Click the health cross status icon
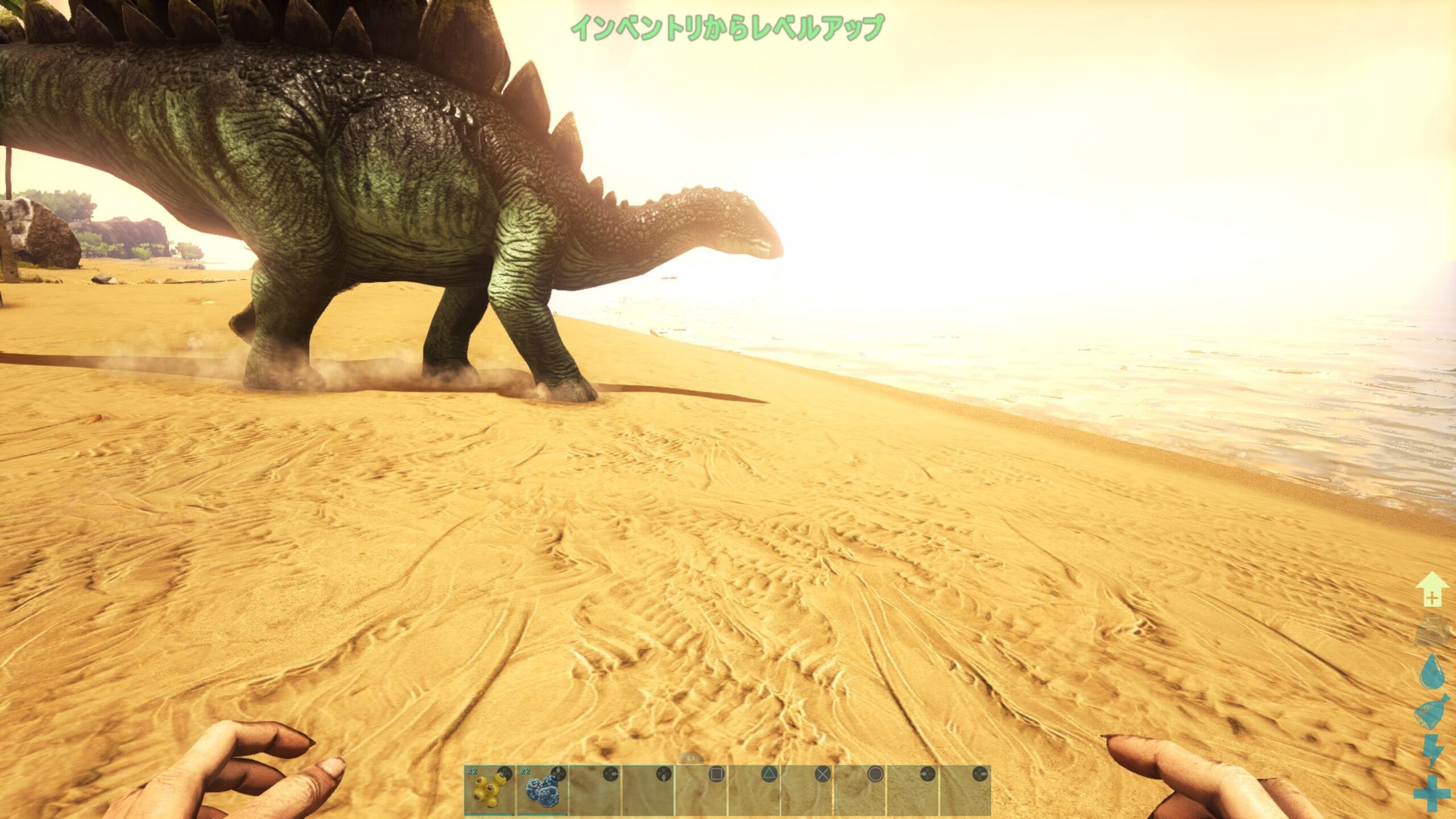Screen dimensions: 1456x819 click(x=1432, y=792)
